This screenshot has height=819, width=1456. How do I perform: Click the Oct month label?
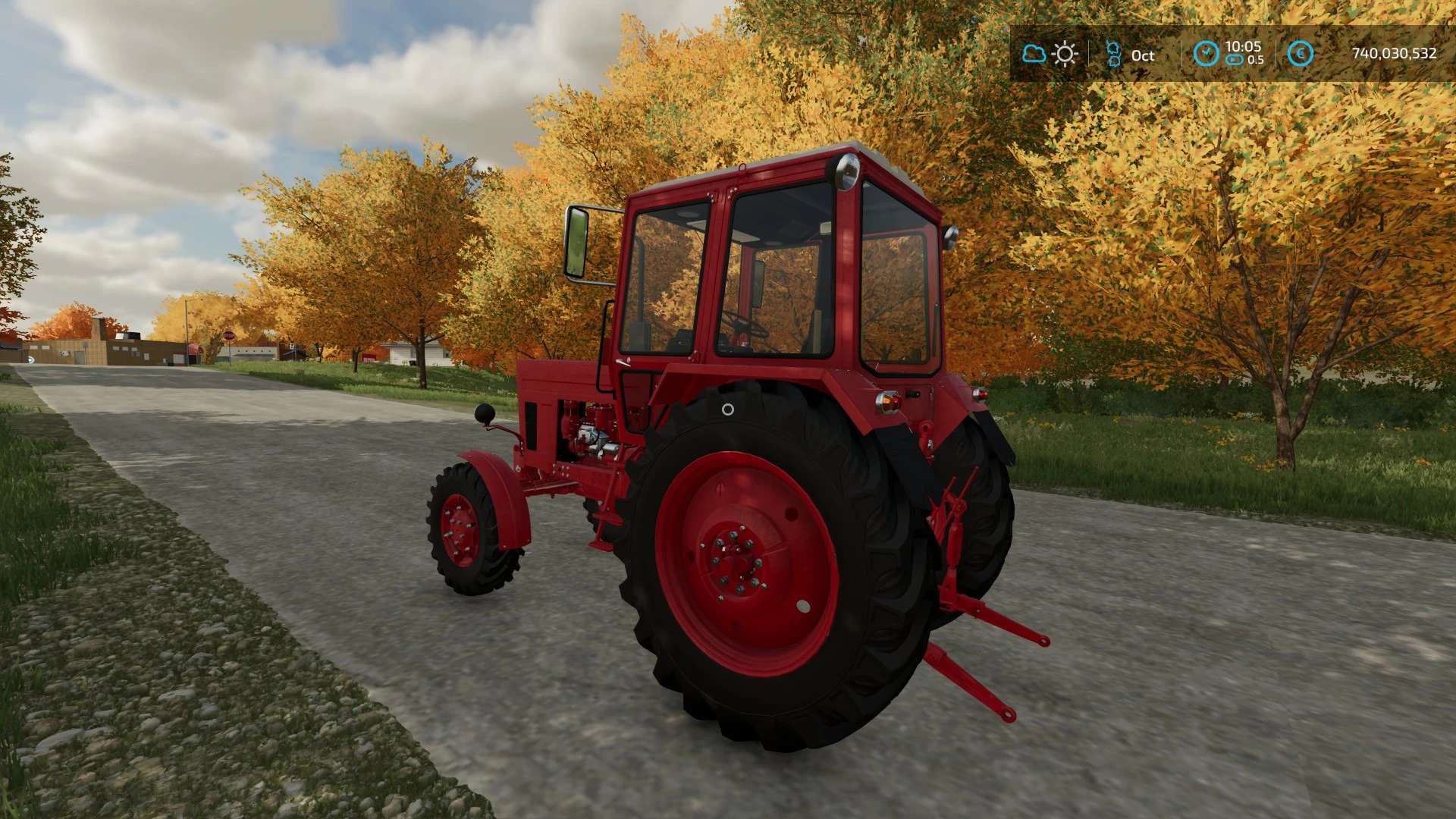click(x=1144, y=56)
